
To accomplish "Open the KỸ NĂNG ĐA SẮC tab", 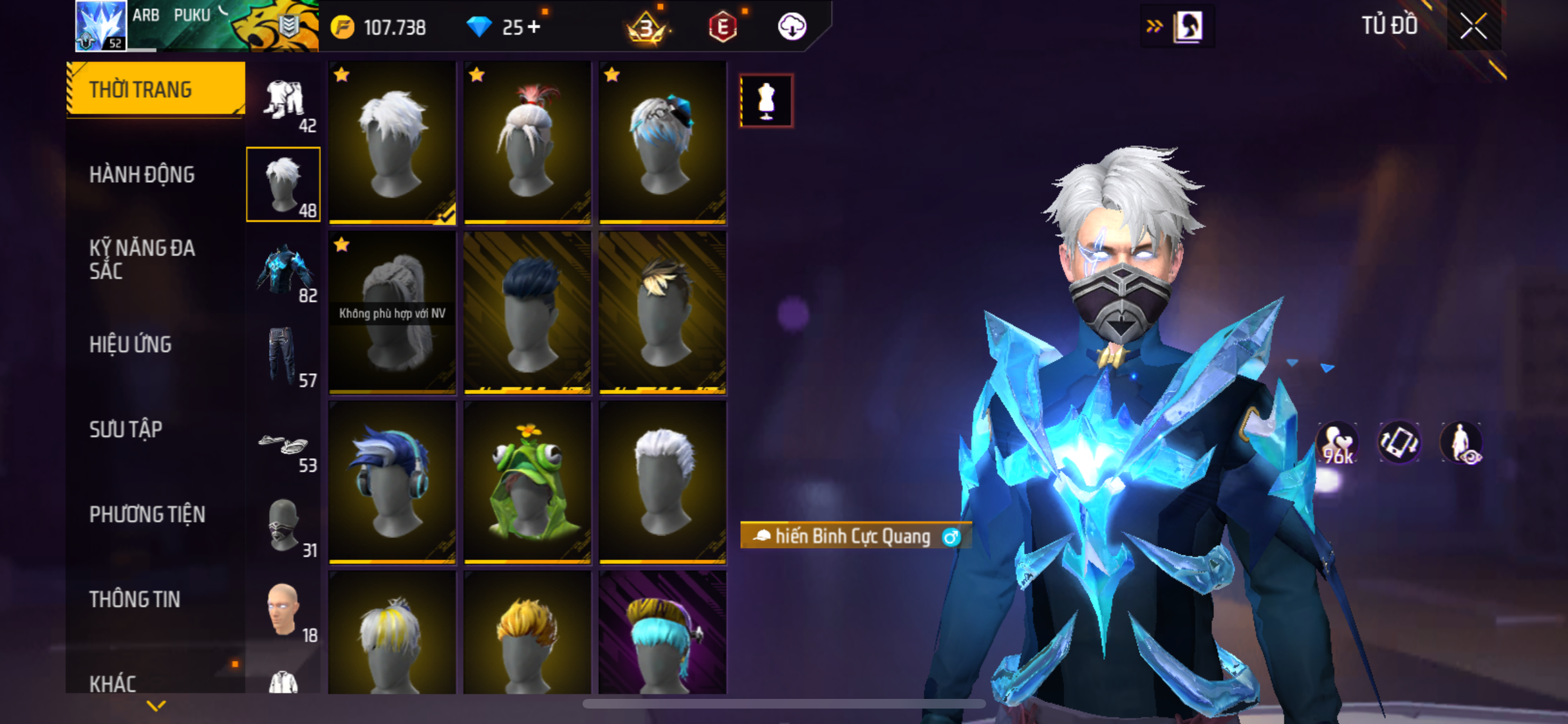I will 142,259.
